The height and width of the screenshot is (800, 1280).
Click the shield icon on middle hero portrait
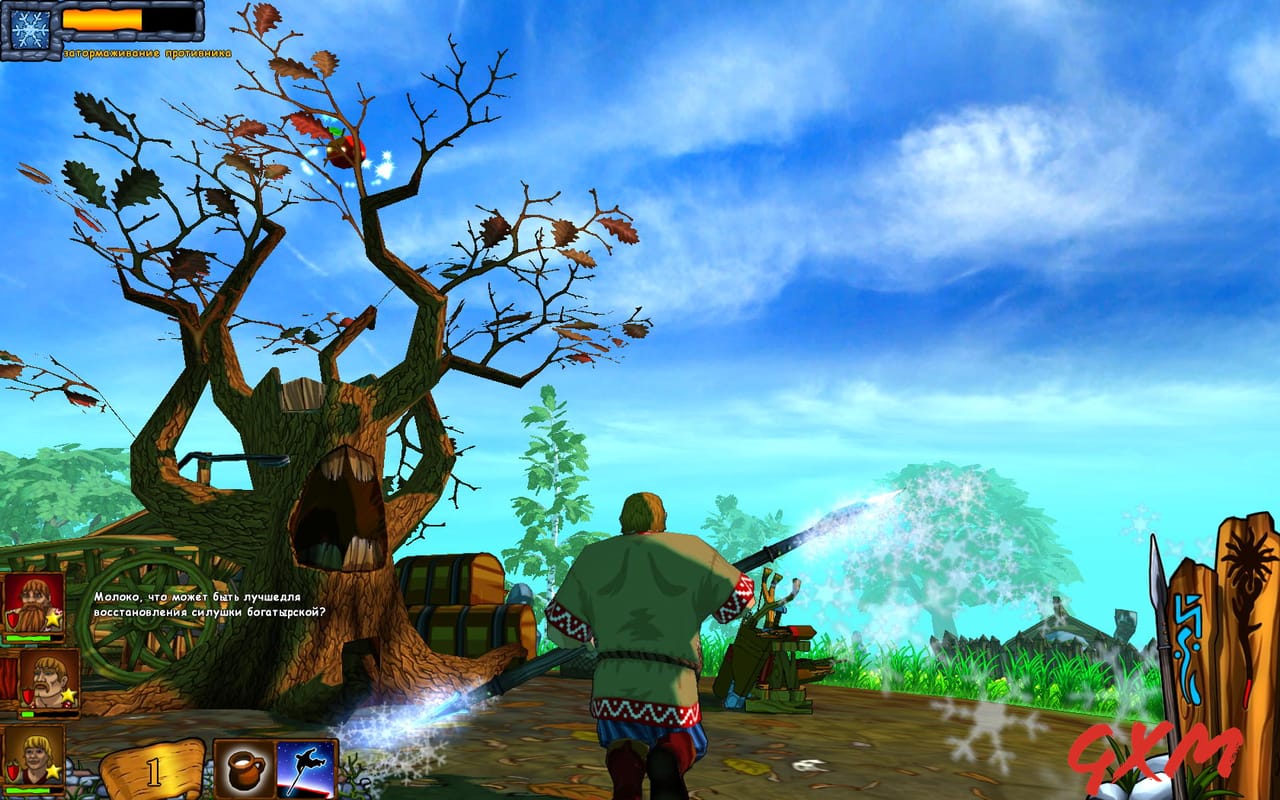(28, 695)
